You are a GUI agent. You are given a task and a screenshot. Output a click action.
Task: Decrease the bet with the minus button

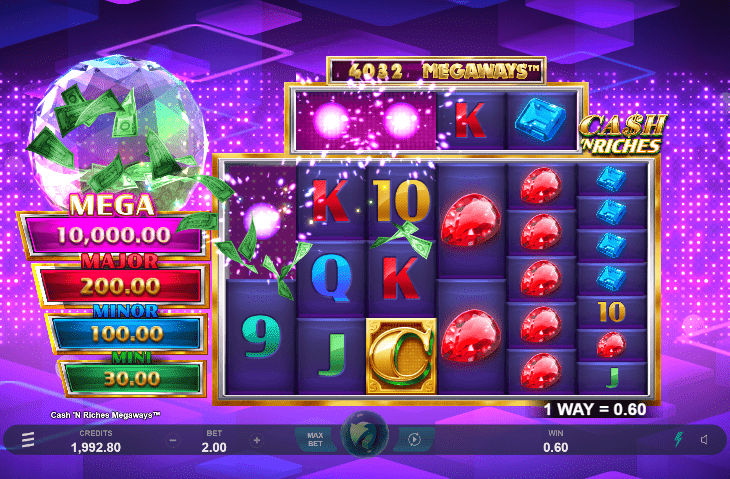click(x=173, y=440)
